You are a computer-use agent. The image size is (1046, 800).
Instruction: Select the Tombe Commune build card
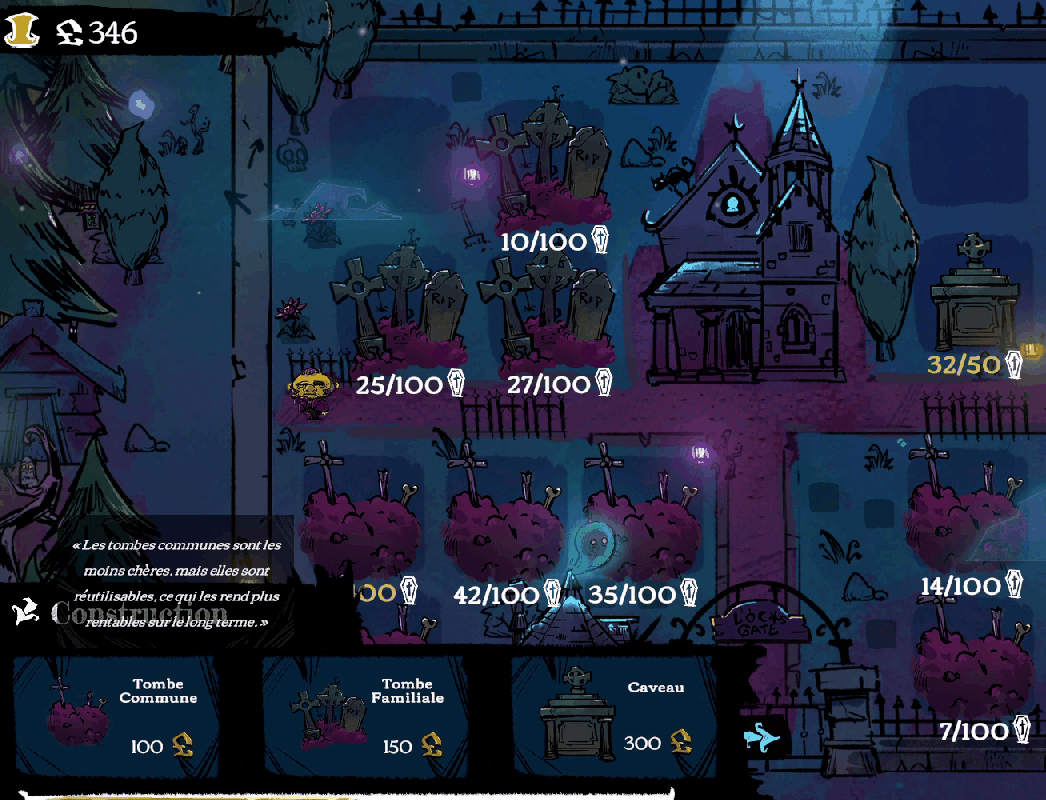[x=115, y=716]
